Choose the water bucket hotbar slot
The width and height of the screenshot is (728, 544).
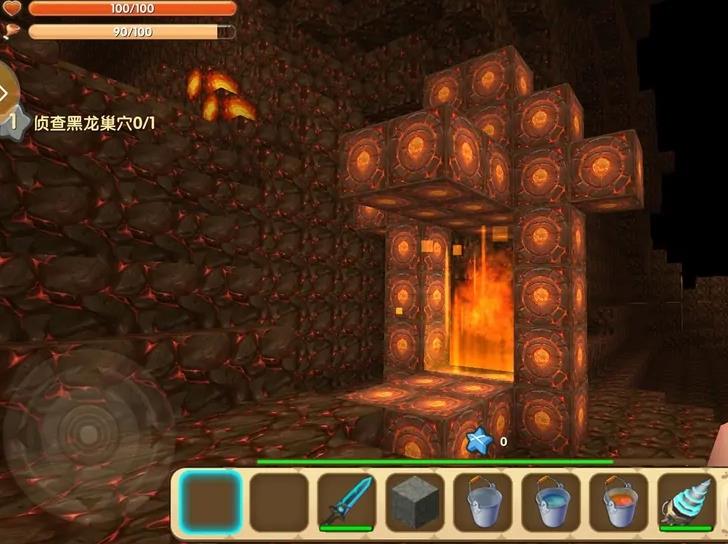pos(550,502)
